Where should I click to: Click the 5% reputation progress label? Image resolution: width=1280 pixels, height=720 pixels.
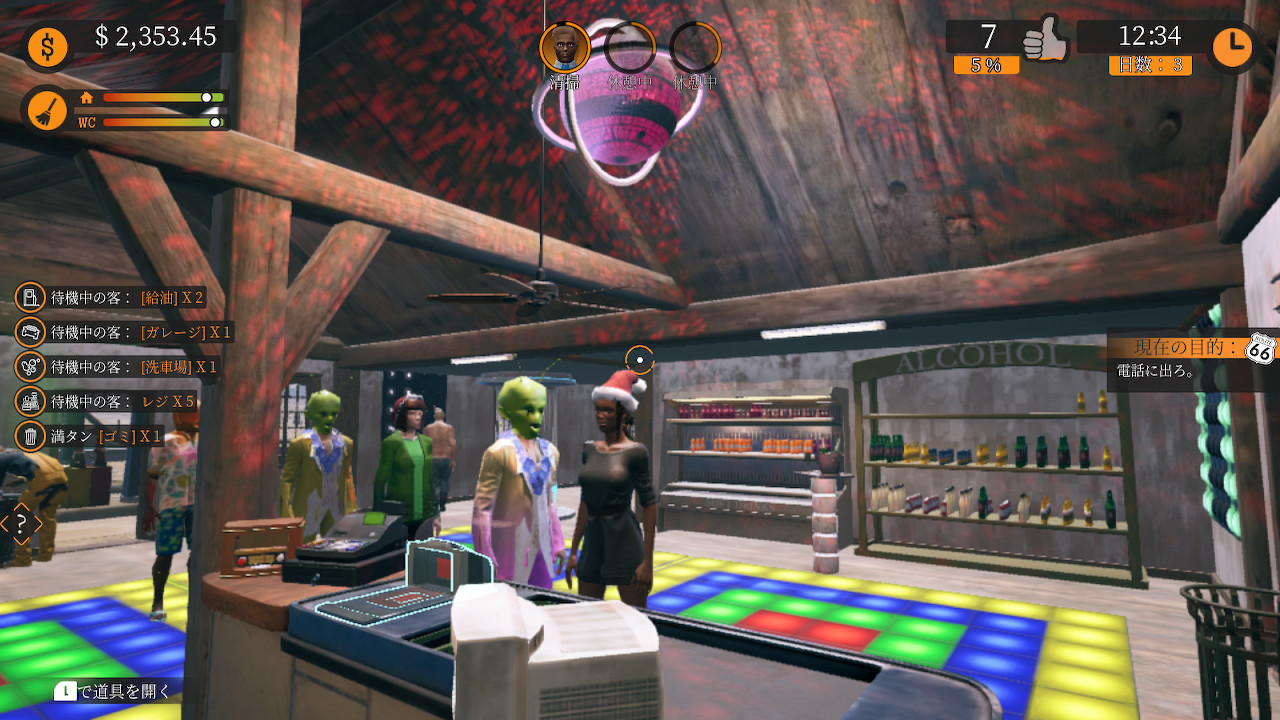[x=986, y=66]
